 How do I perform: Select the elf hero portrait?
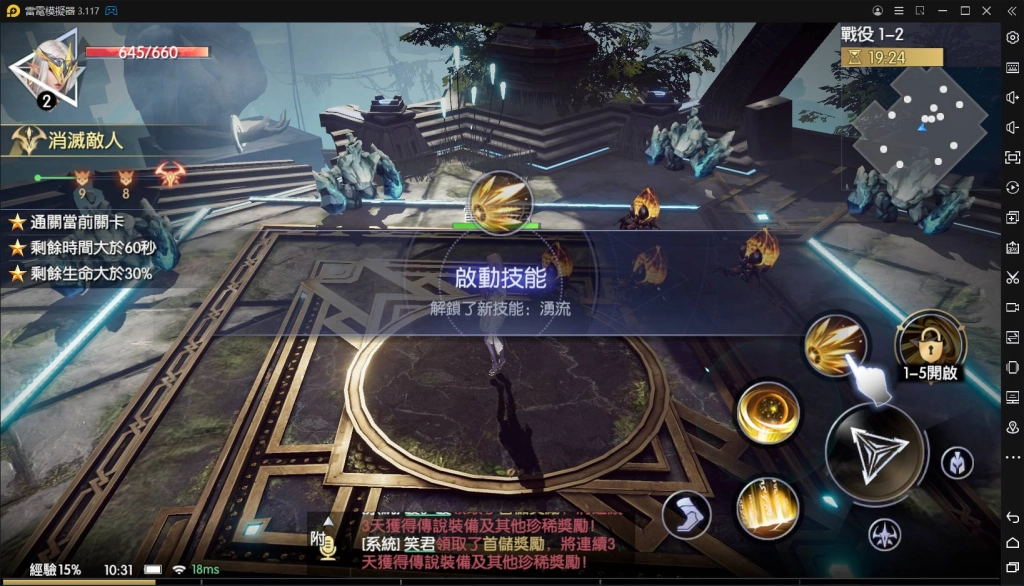tap(47, 70)
